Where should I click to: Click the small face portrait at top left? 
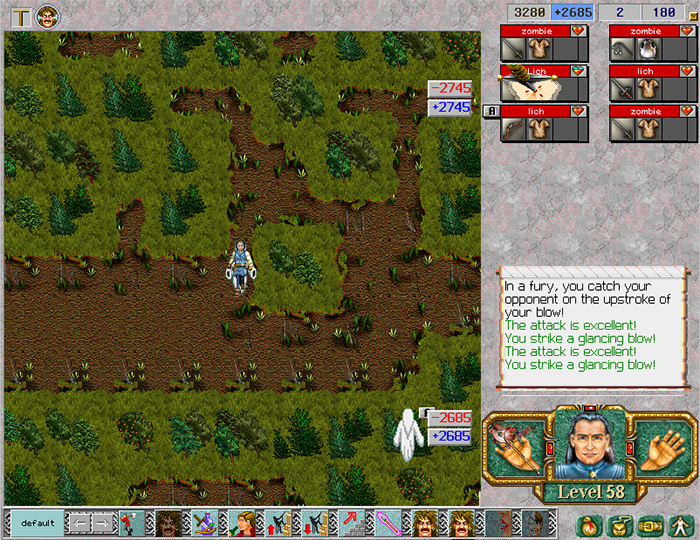pyautogui.click(x=47, y=15)
